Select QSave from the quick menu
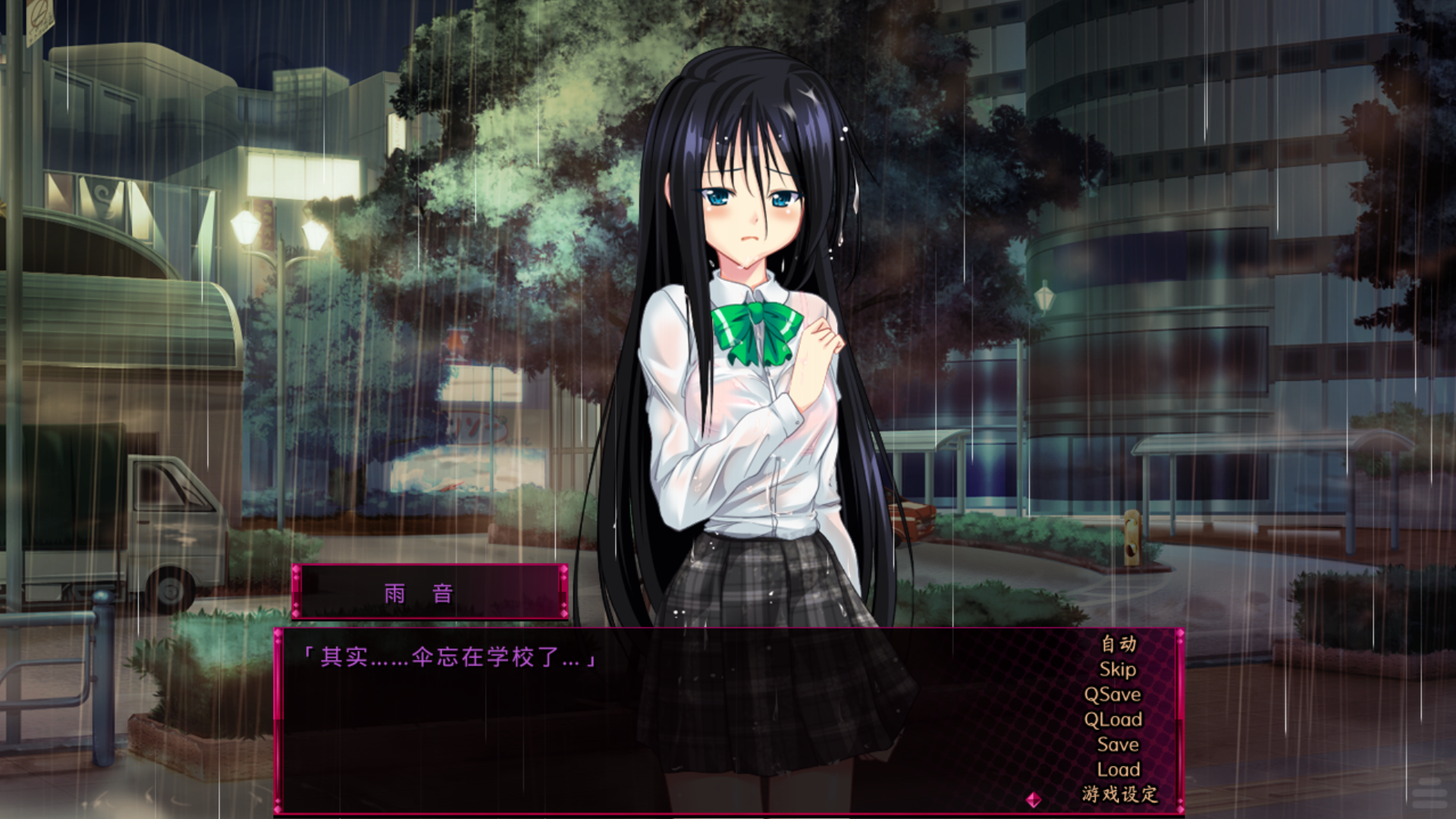Image resolution: width=1456 pixels, height=819 pixels. coord(1113,694)
